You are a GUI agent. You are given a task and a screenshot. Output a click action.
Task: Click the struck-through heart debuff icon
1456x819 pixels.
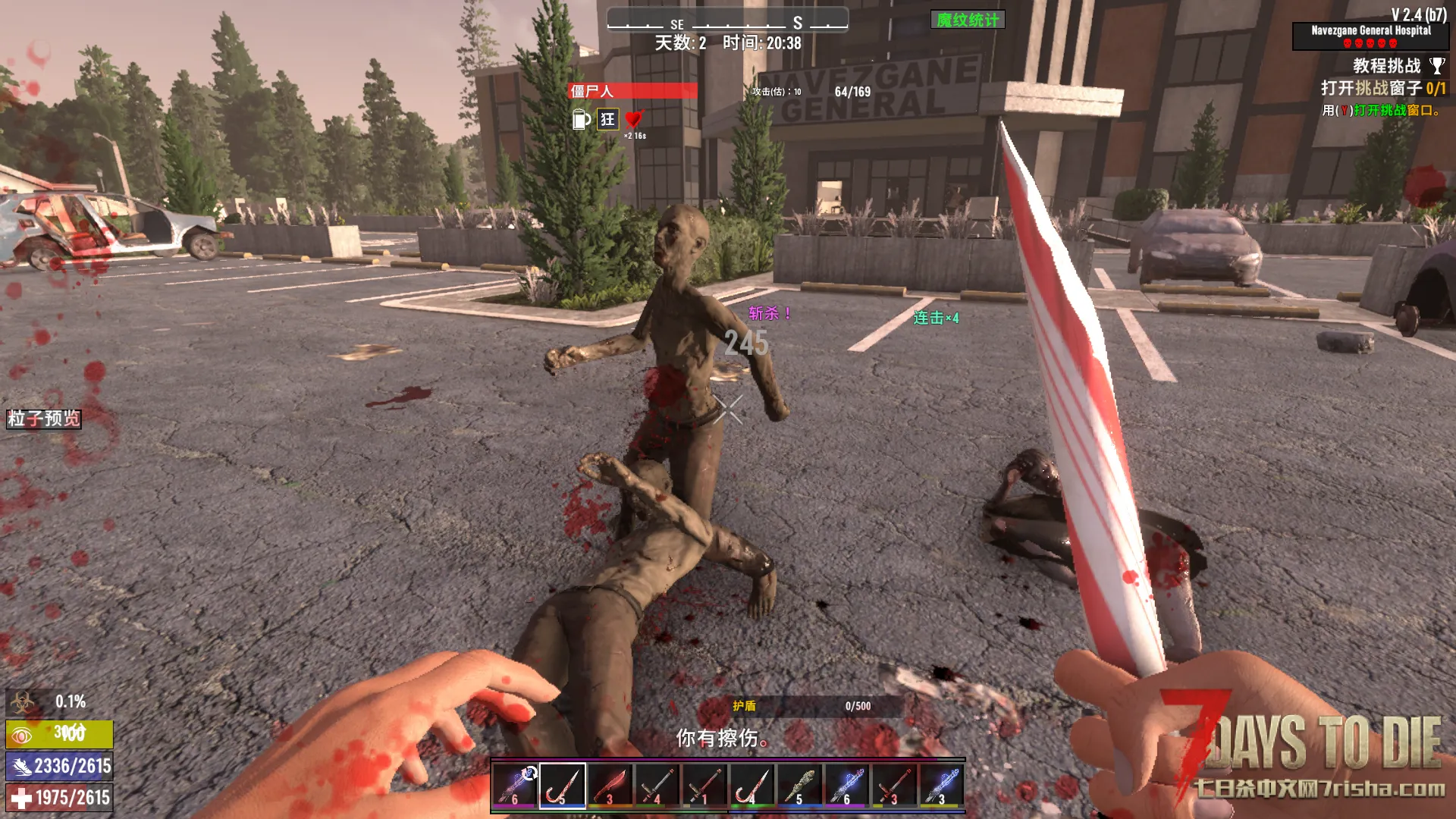coord(634,119)
